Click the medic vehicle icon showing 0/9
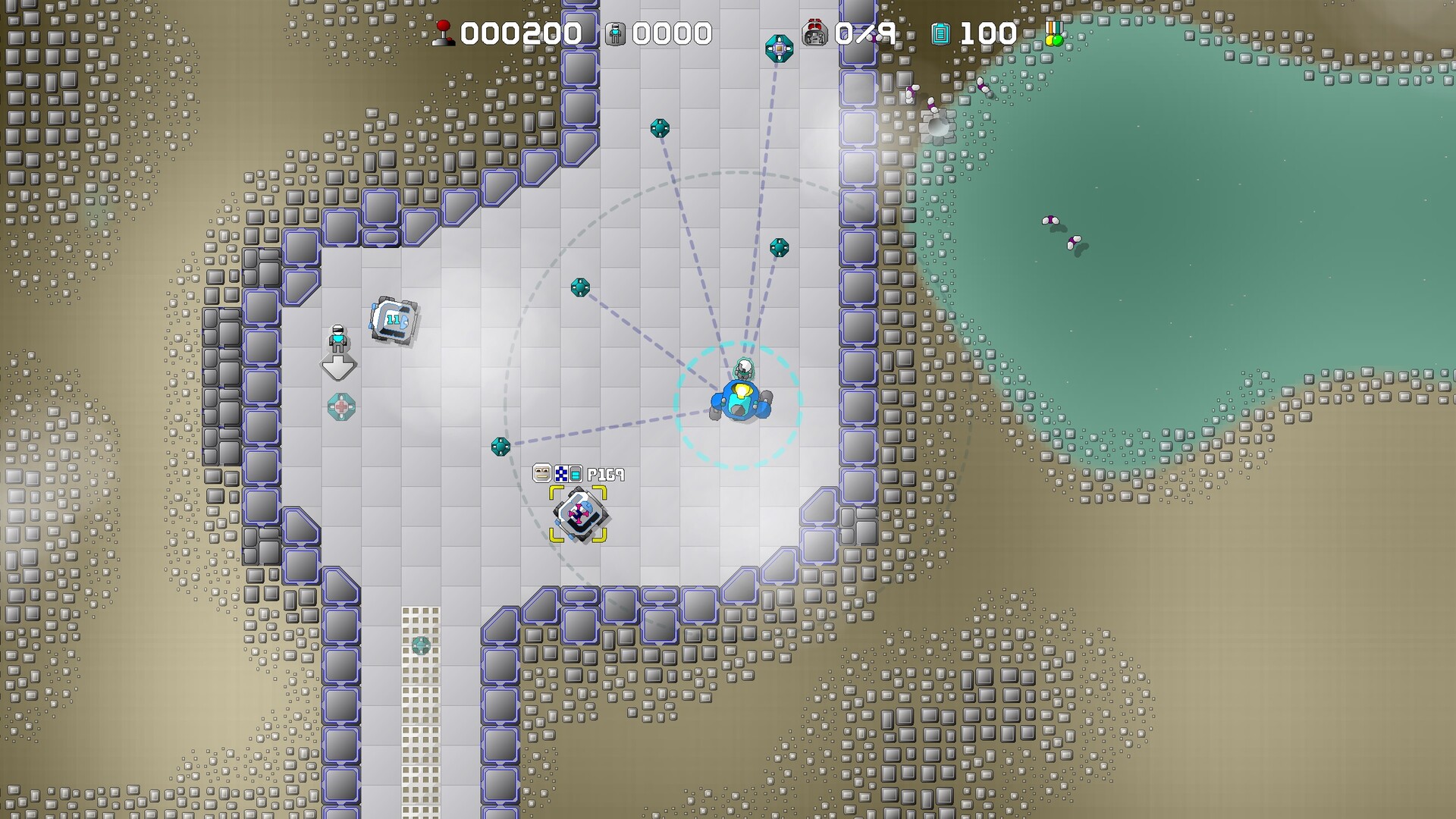The width and height of the screenshot is (1456, 819). point(816,32)
